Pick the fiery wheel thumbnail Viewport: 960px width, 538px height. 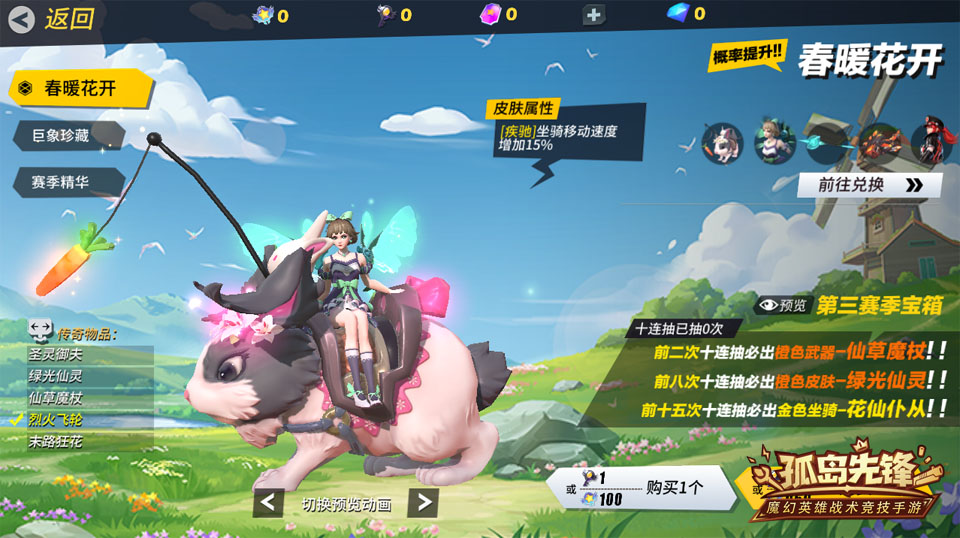tap(880, 143)
